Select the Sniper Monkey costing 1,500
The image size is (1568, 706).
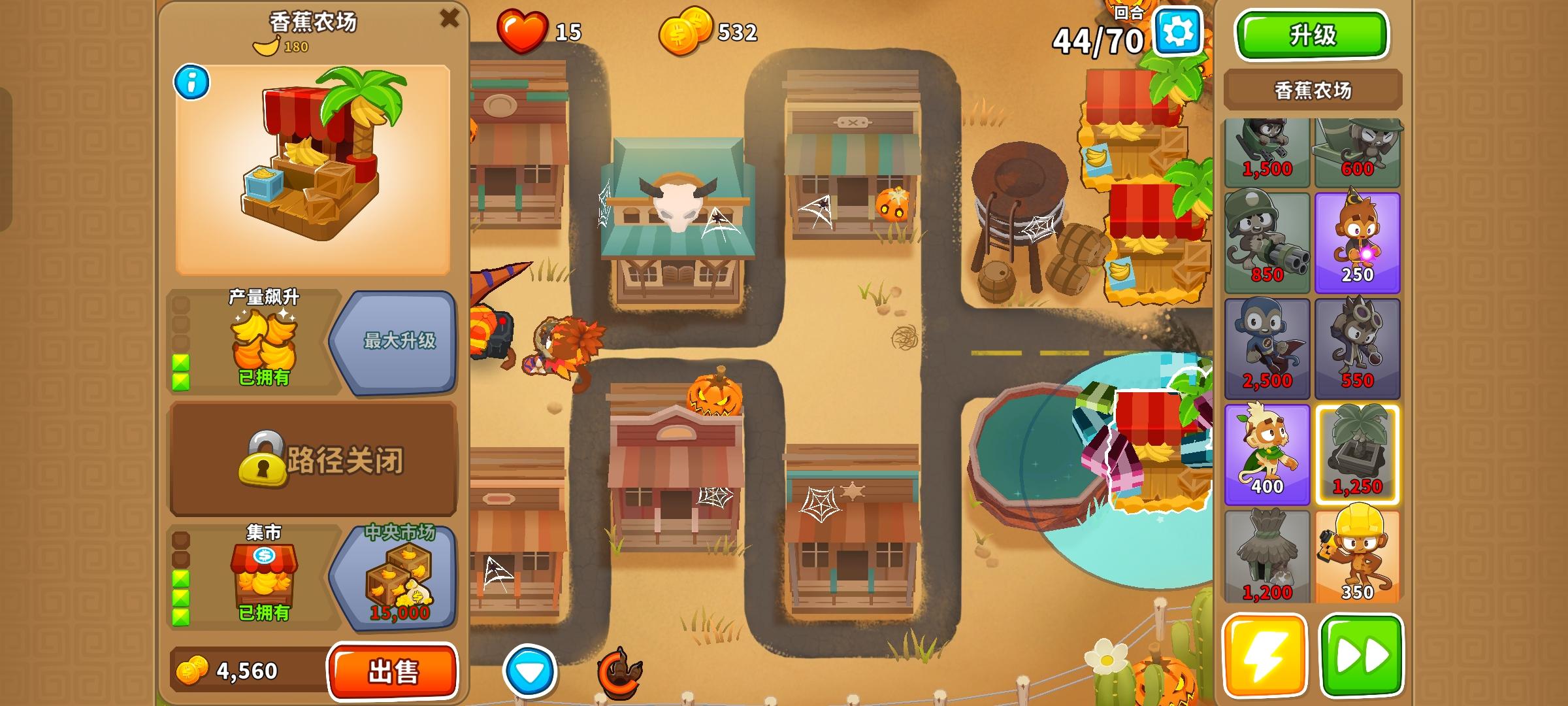(1266, 152)
